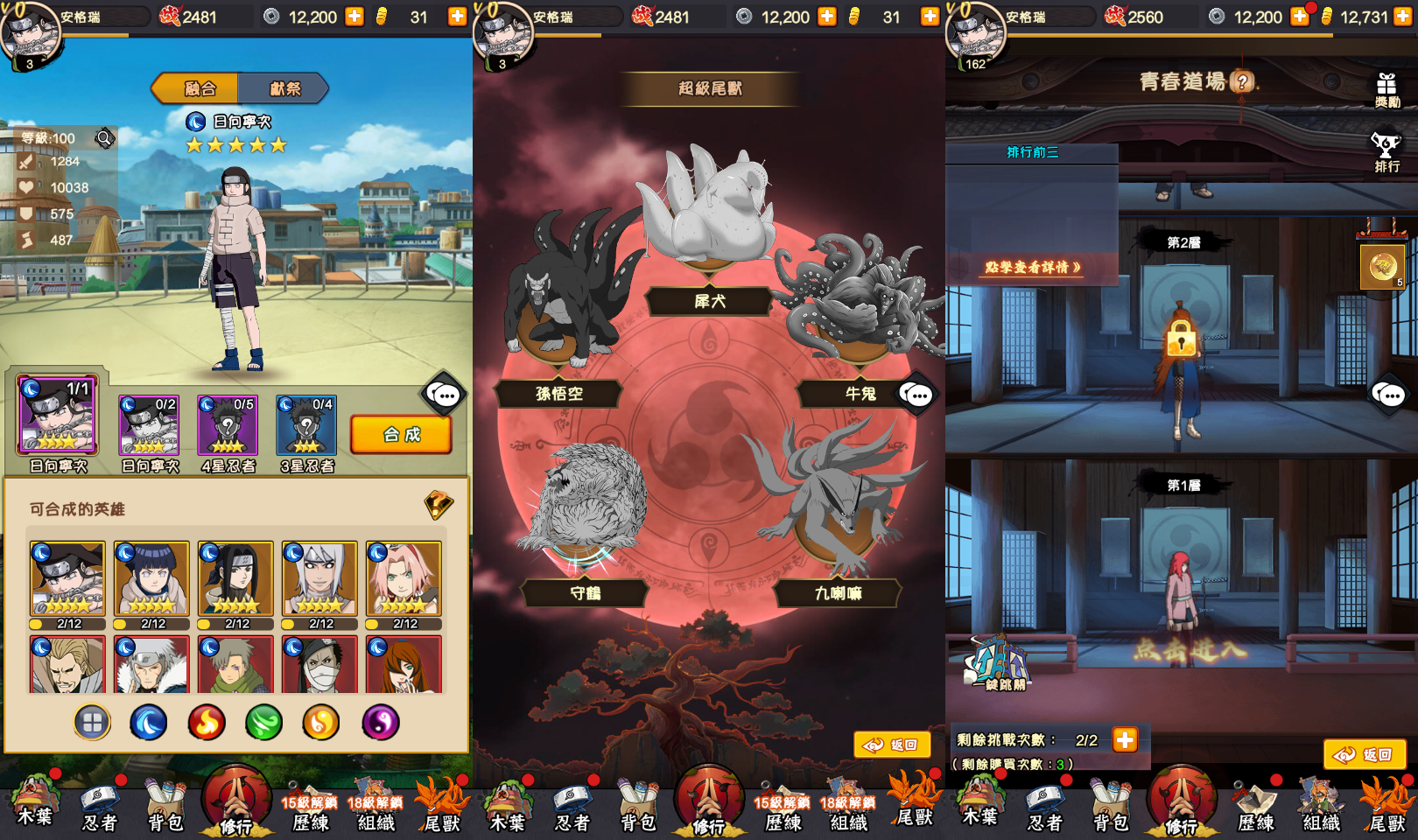The image size is (1418, 840).
Task: Select the 九喇嘛 tailed beast
Action: click(x=838, y=593)
